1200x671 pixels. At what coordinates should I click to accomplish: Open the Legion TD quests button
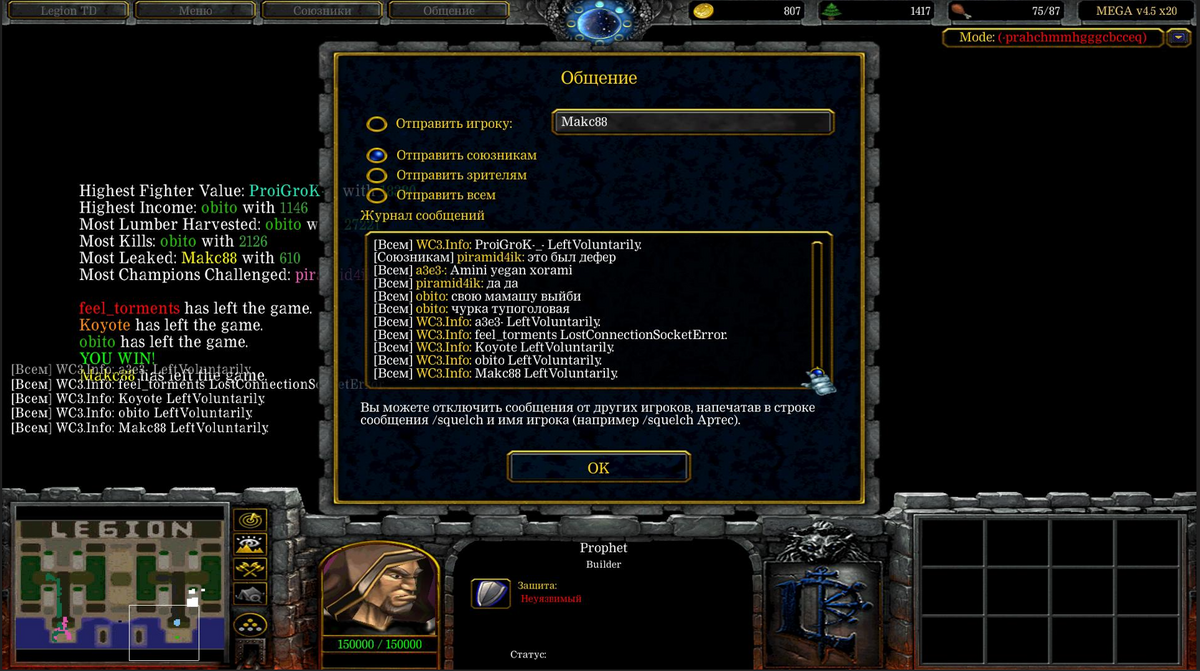[67, 11]
